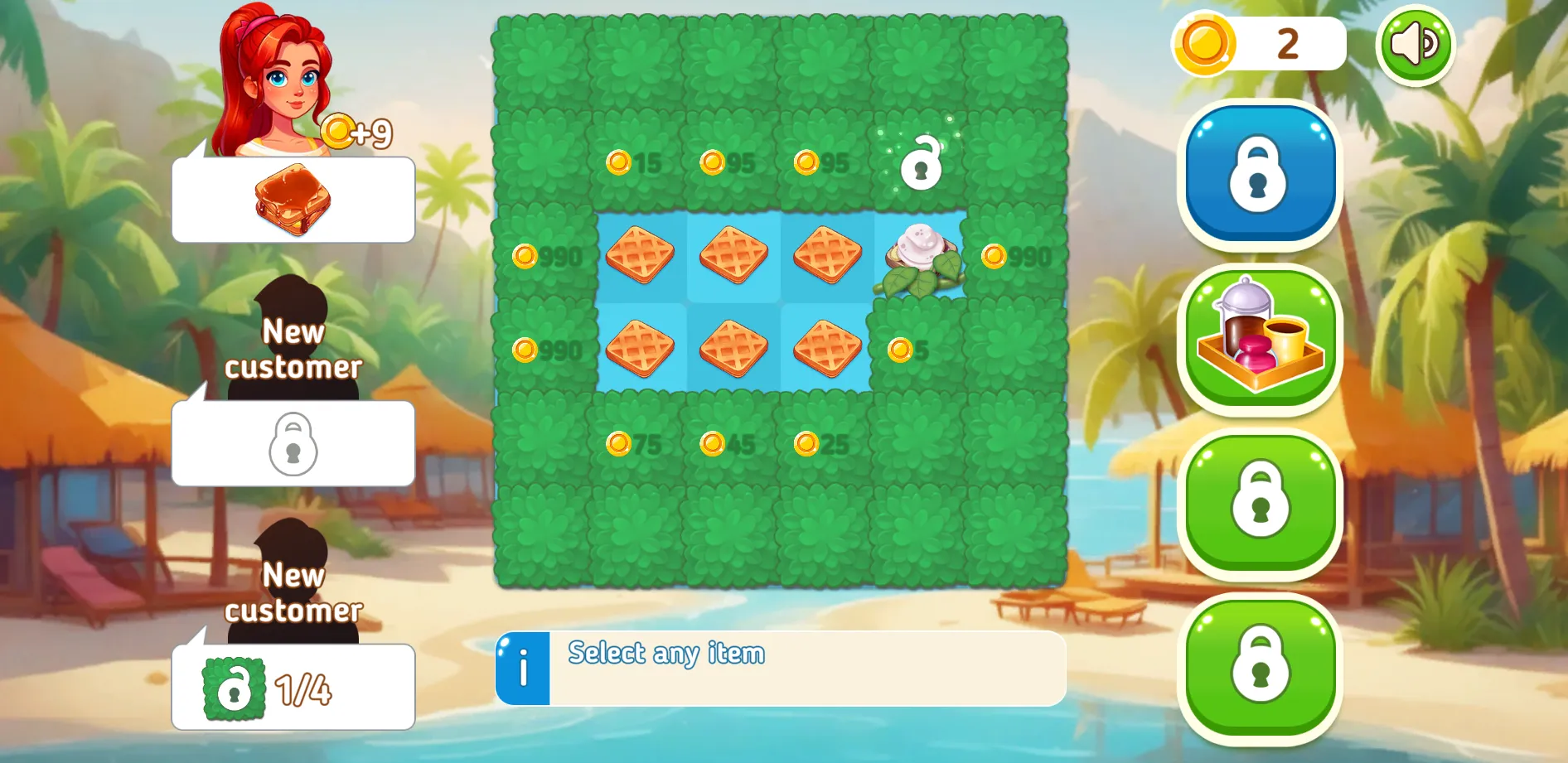Tap the info icon on the banner
This screenshot has height=763, width=1568.
click(522, 669)
